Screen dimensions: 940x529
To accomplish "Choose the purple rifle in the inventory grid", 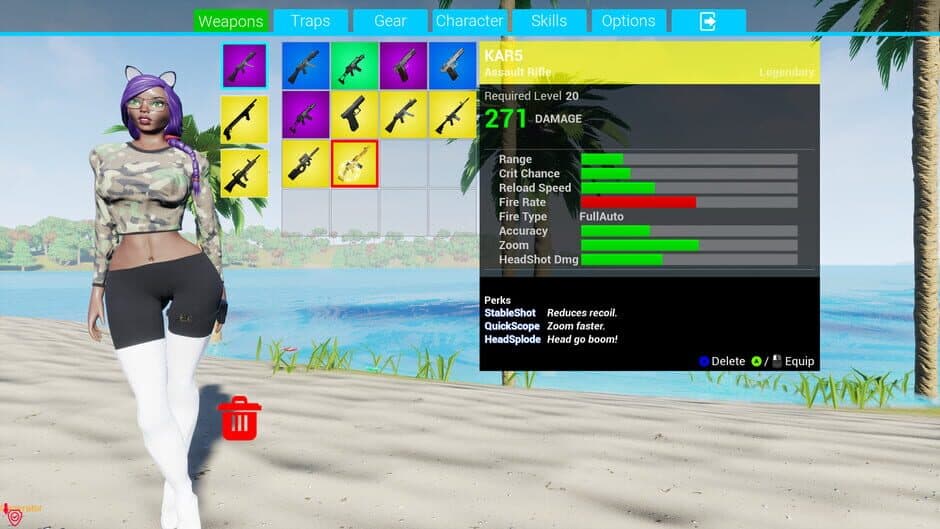I will click(x=306, y=114).
